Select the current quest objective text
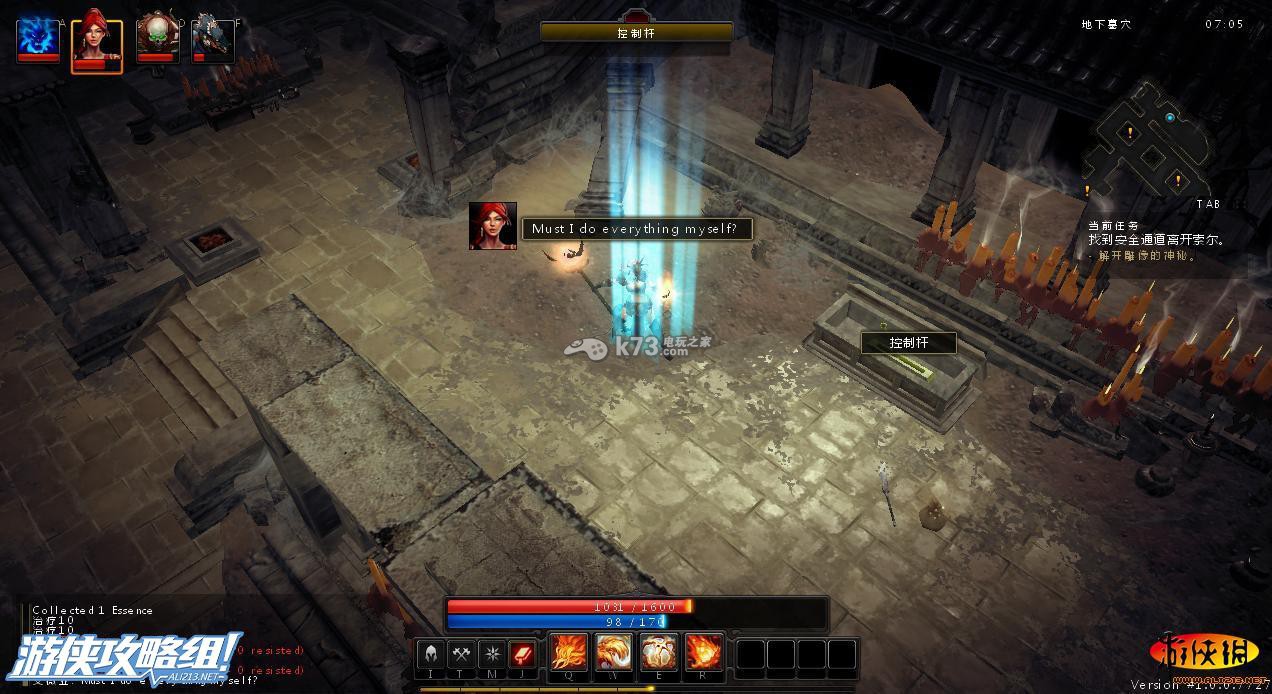Image resolution: width=1272 pixels, height=694 pixels. point(1156,241)
